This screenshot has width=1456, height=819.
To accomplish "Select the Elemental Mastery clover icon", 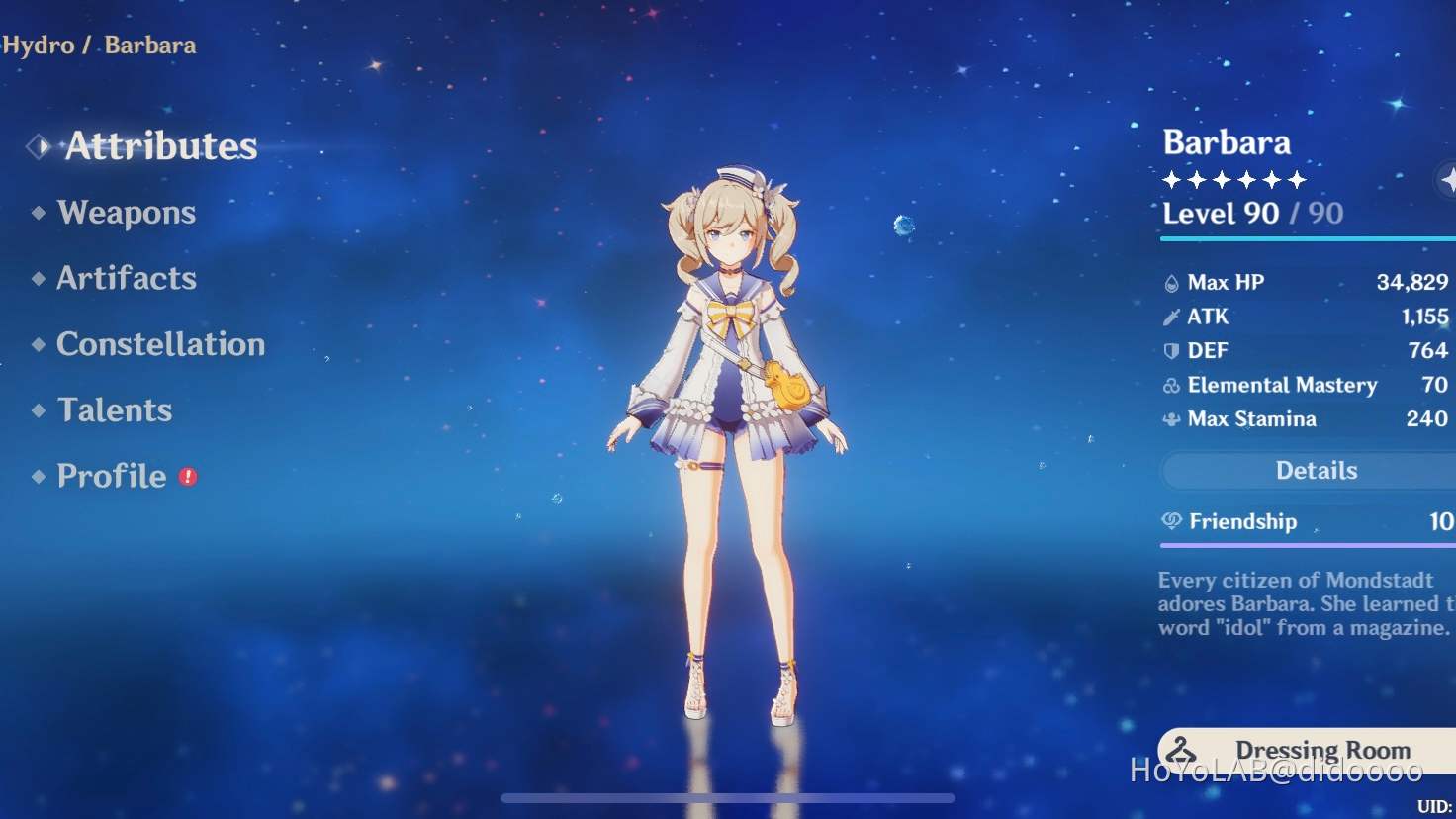I will coord(1171,385).
